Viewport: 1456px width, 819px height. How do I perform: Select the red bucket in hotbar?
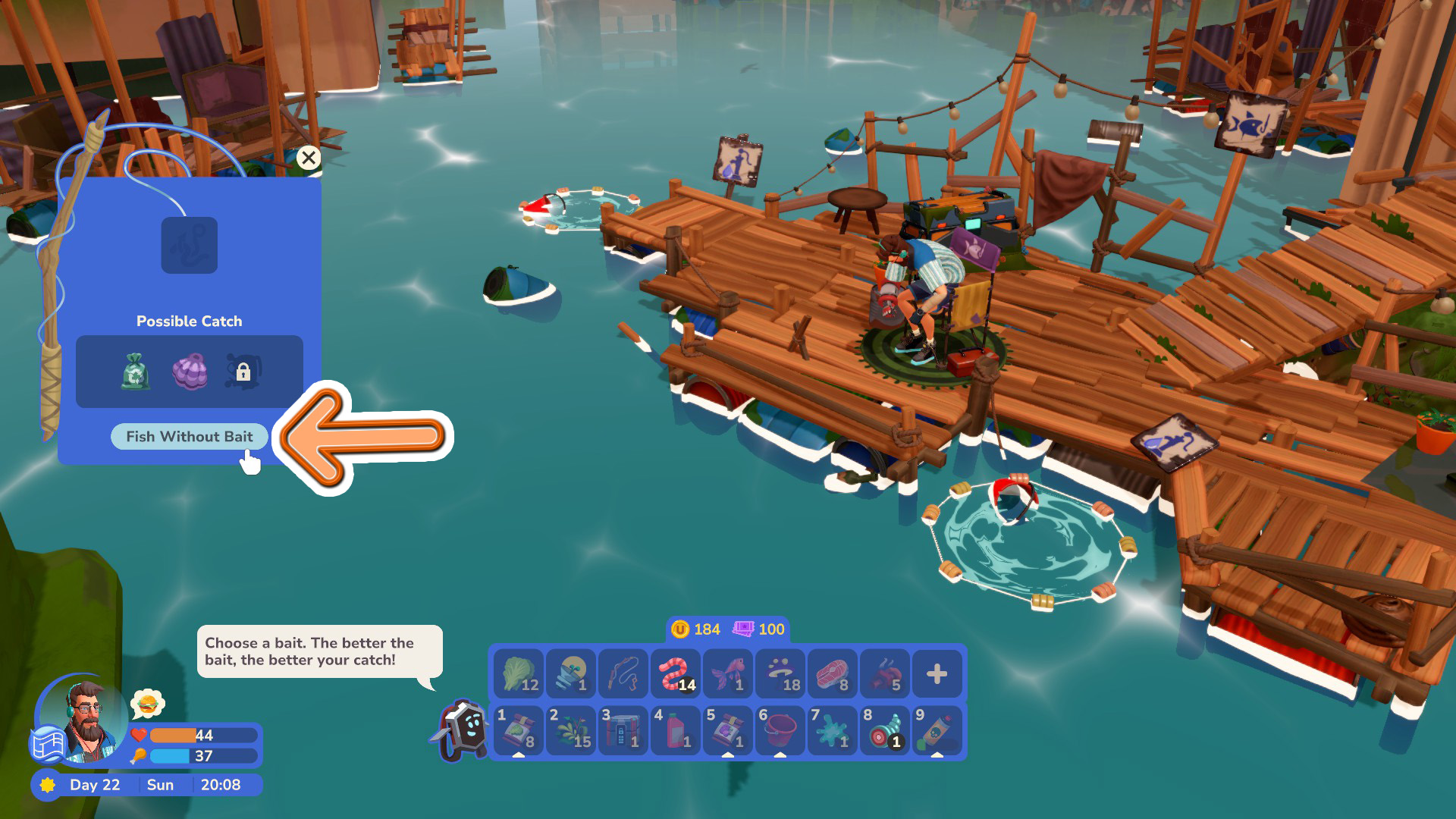coord(780,731)
